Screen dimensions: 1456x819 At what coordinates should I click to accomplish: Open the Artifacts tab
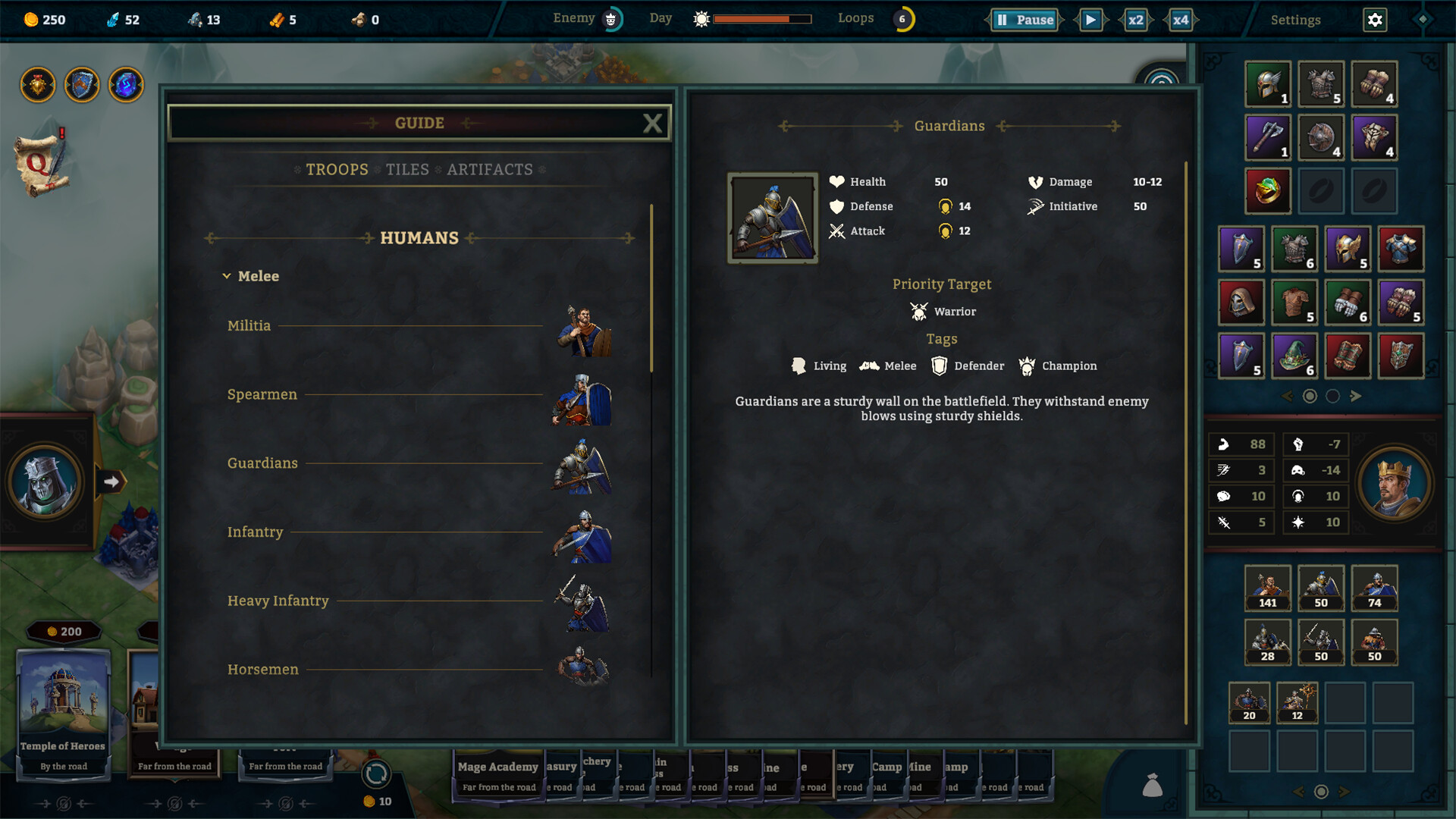click(x=490, y=170)
